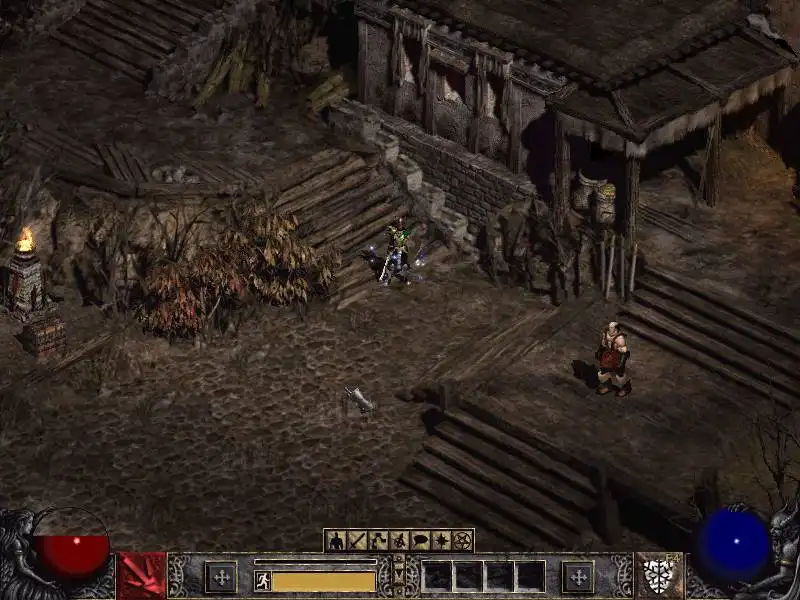Open the left attack skill selector
Screen dimensions: 800x600
click(141, 576)
